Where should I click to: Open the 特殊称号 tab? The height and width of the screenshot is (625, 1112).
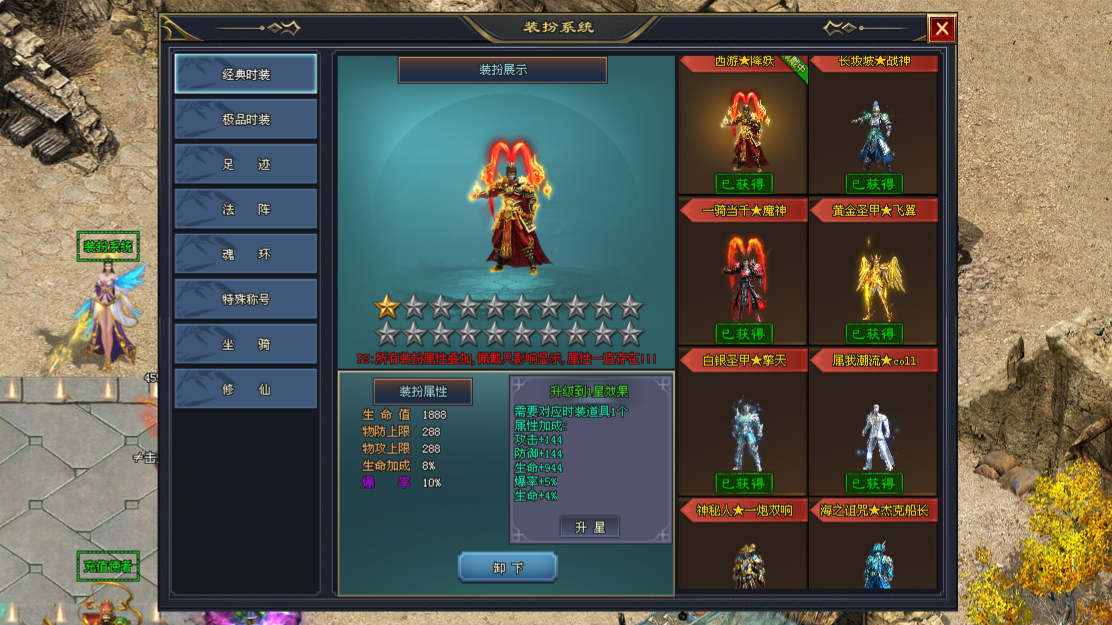click(246, 299)
